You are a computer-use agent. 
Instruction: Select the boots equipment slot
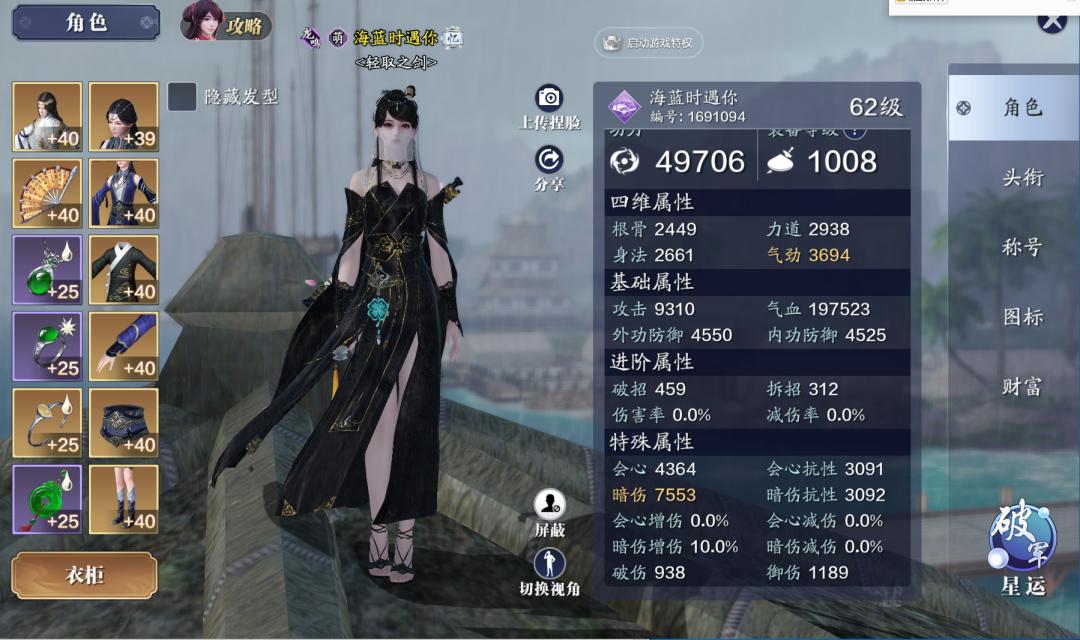click(124, 499)
